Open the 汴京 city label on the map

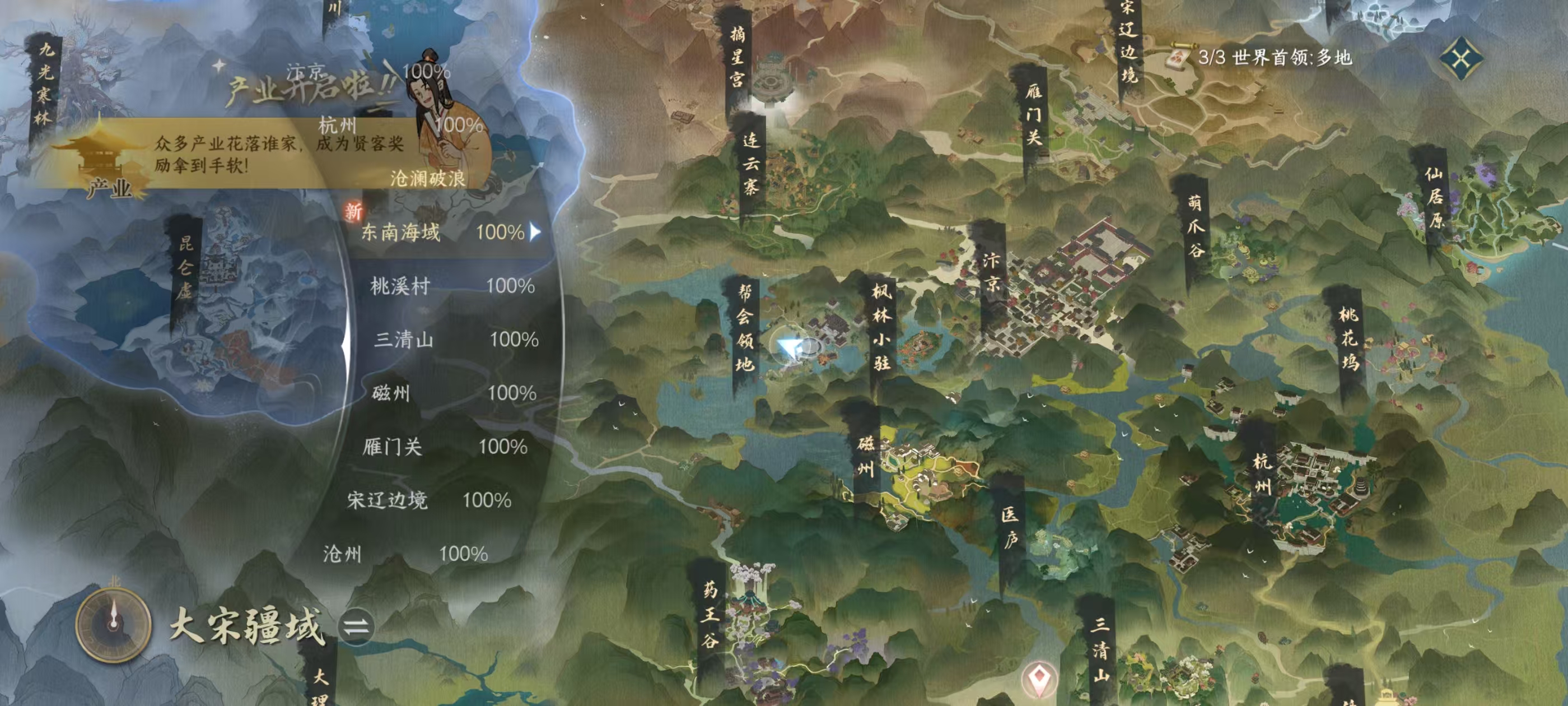pos(991,272)
